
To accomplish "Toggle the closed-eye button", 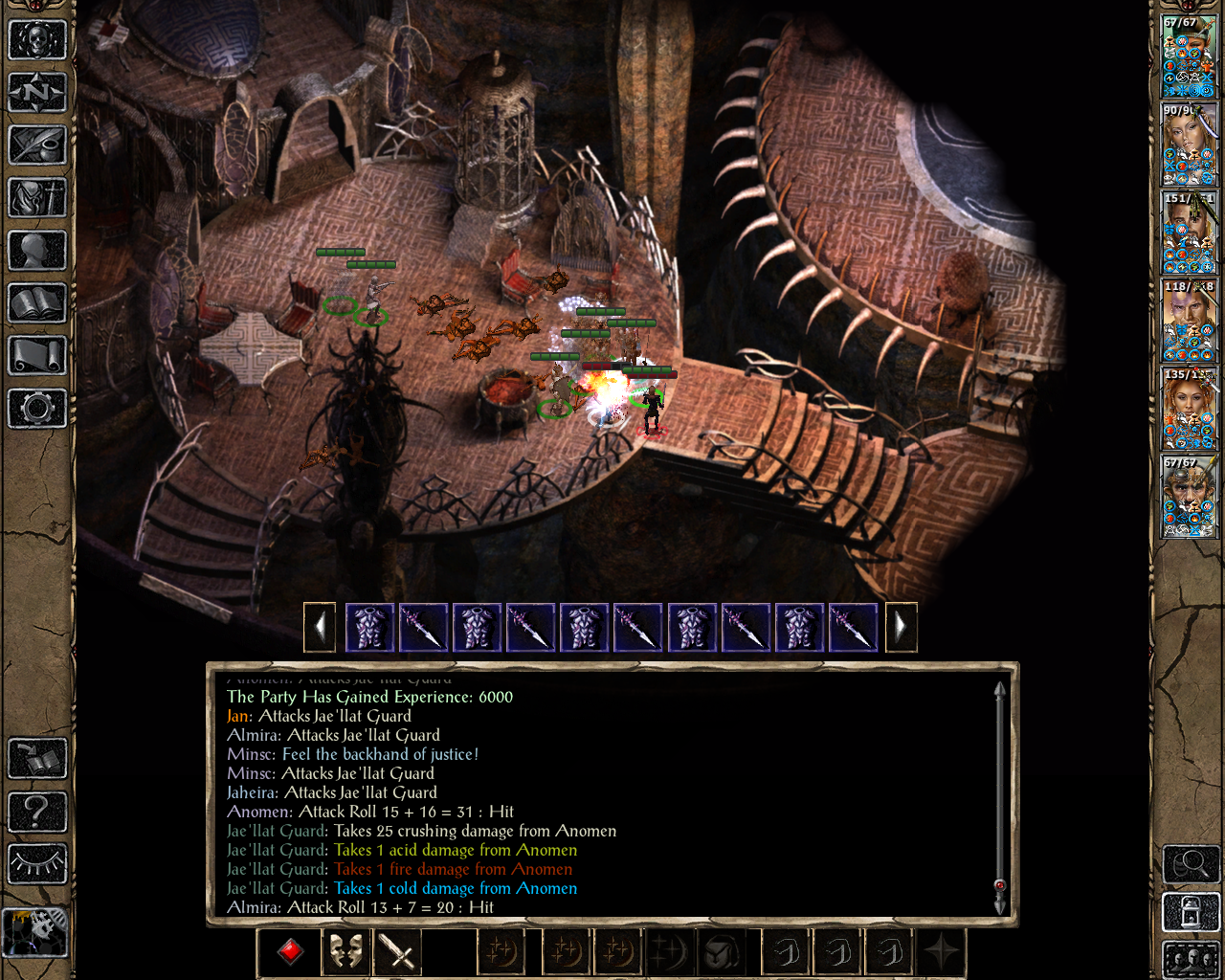I will pos(37,863).
